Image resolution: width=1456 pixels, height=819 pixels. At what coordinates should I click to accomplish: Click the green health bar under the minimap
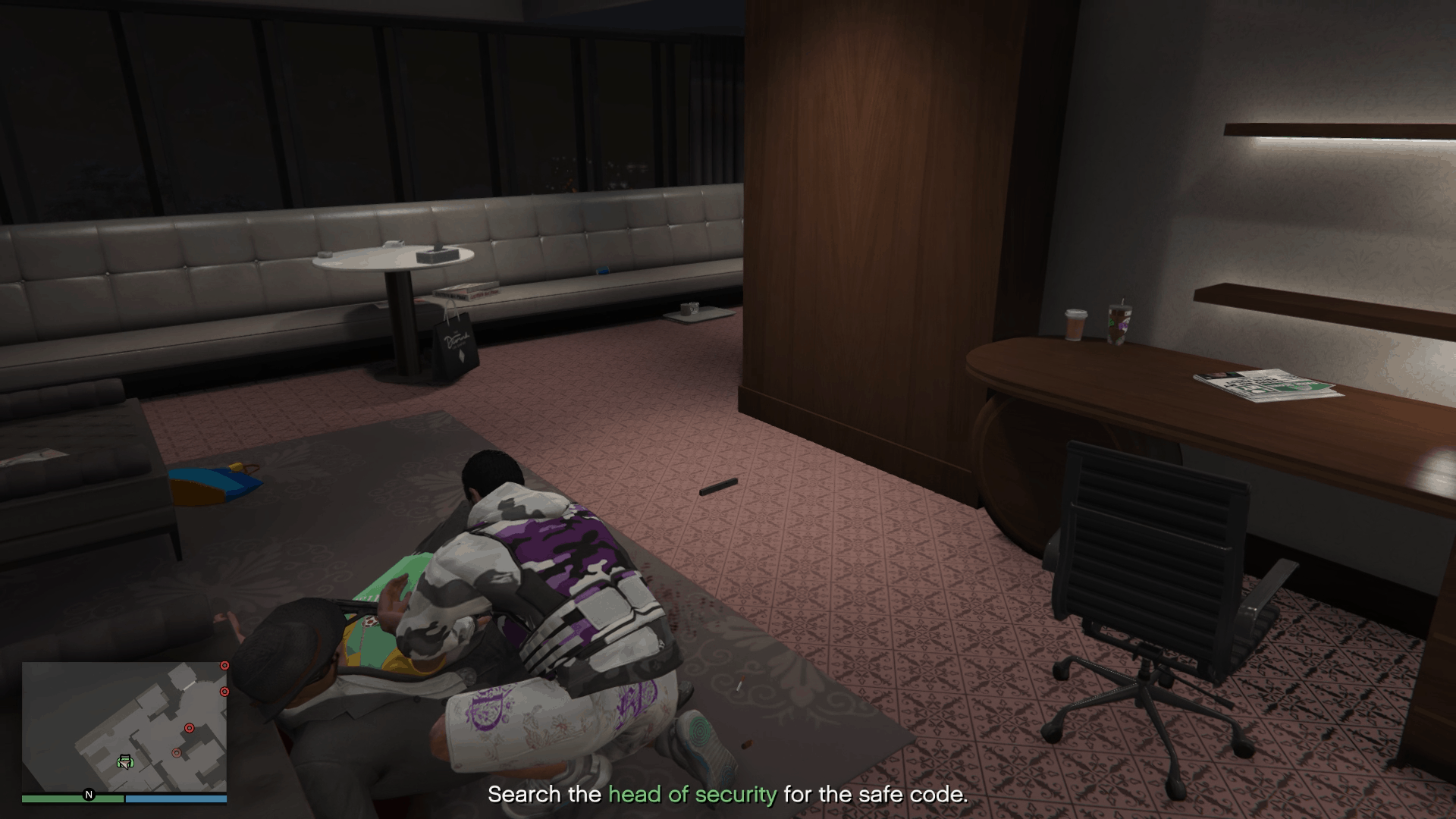coord(73,799)
